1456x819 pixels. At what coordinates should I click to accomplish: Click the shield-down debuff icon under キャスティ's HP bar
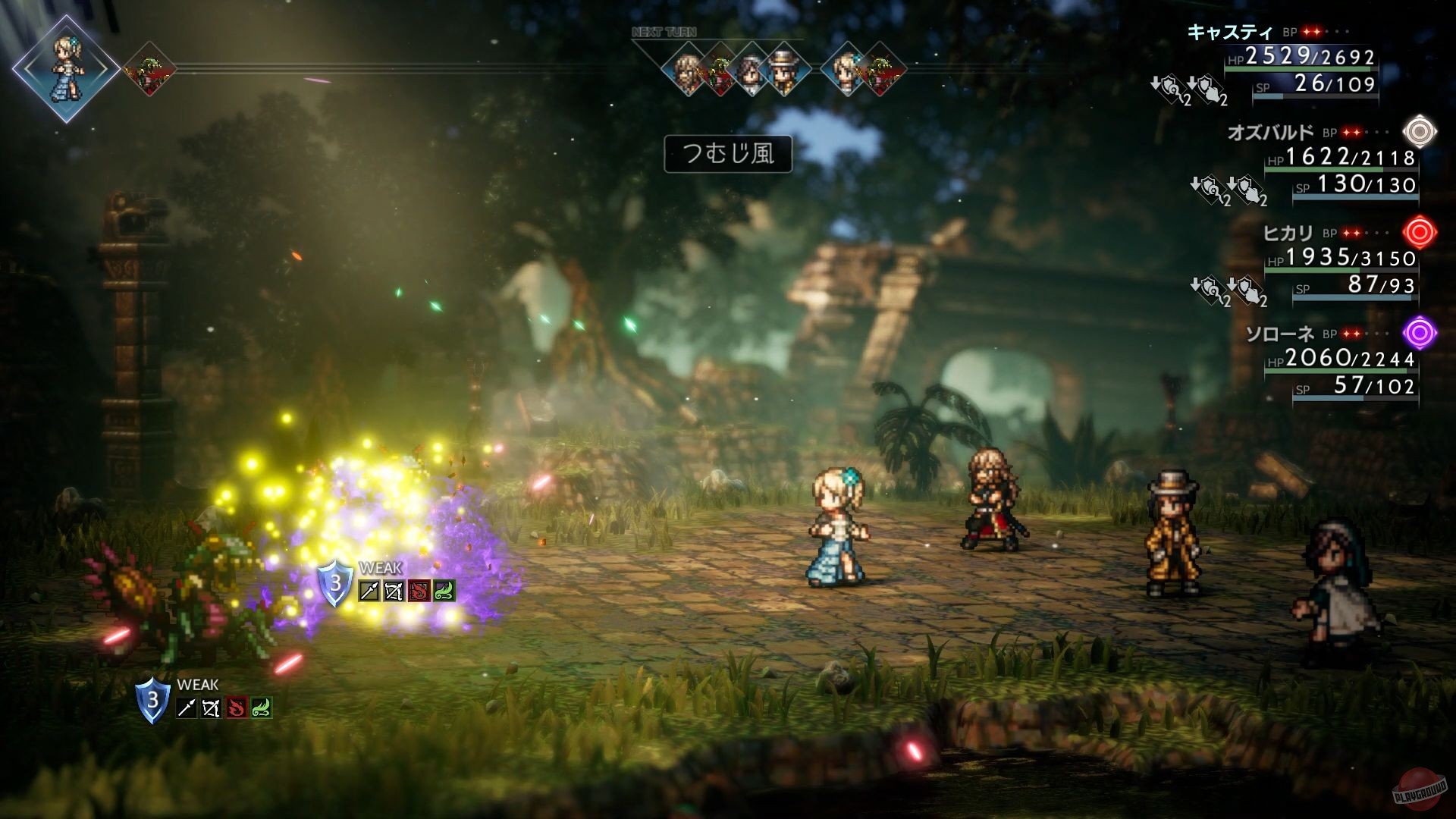[1168, 89]
